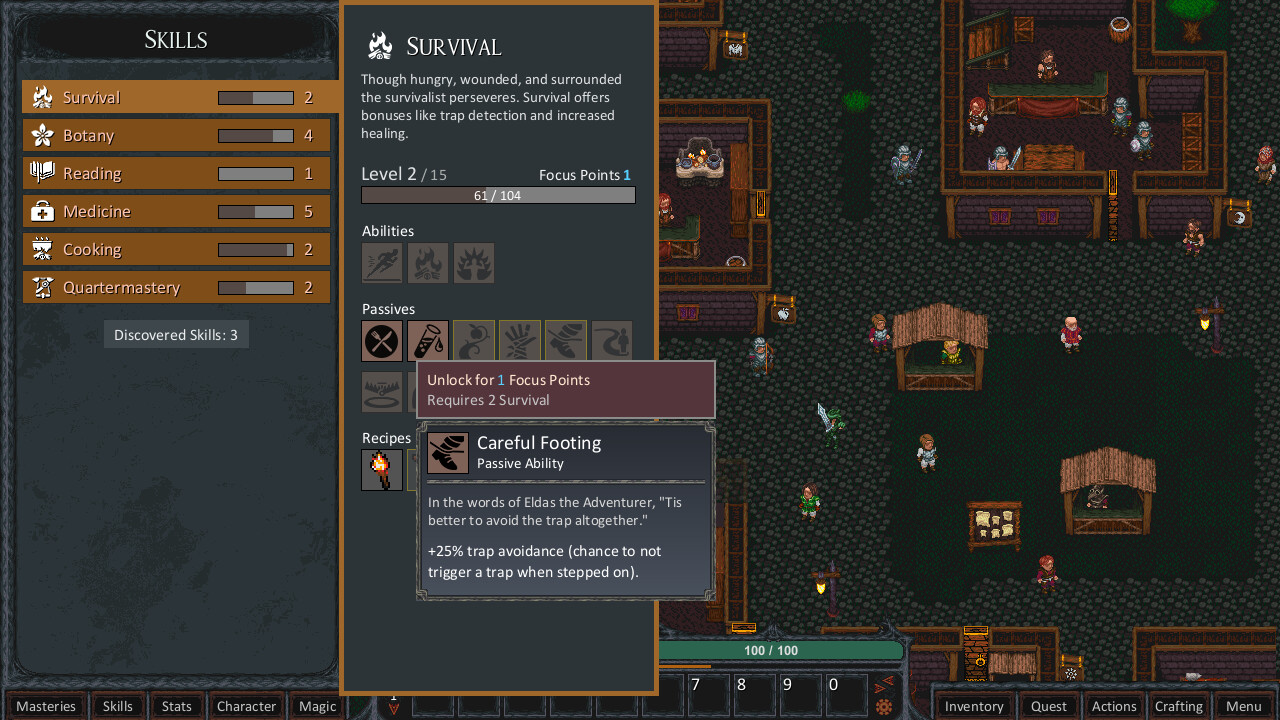Open the Inventory

(x=974, y=706)
